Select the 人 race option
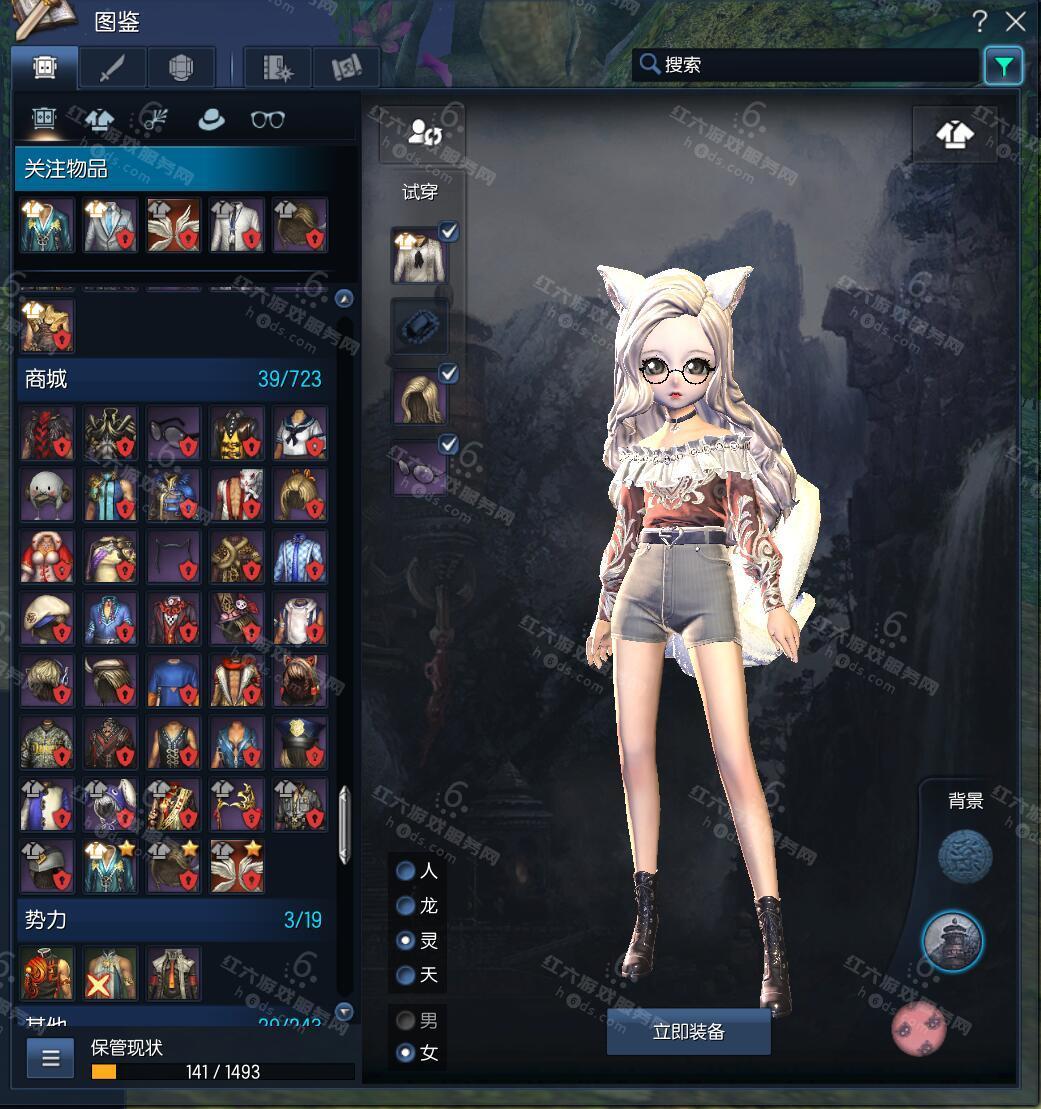 tap(406, 871)
